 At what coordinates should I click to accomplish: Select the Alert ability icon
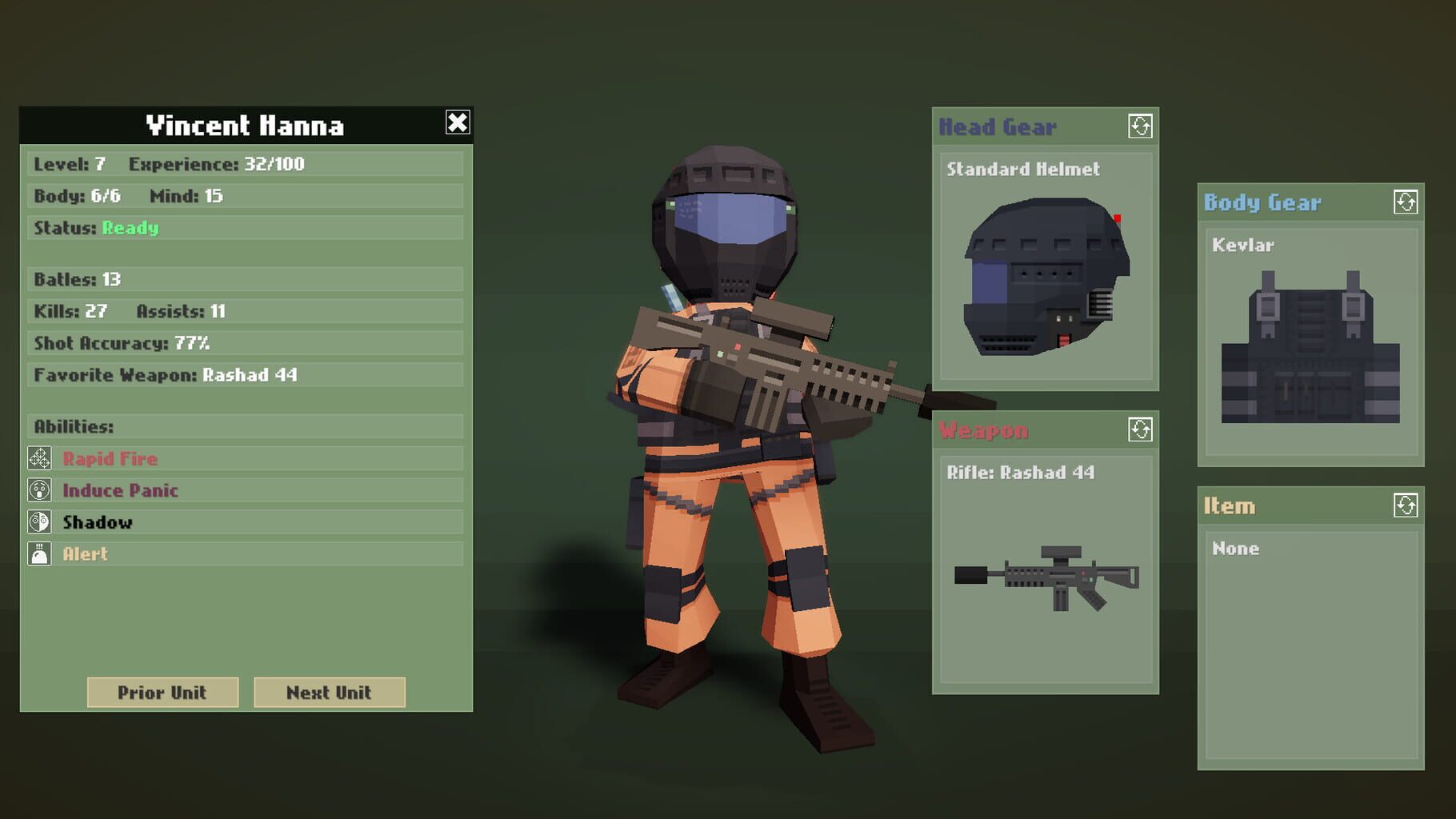coord(39,553)
